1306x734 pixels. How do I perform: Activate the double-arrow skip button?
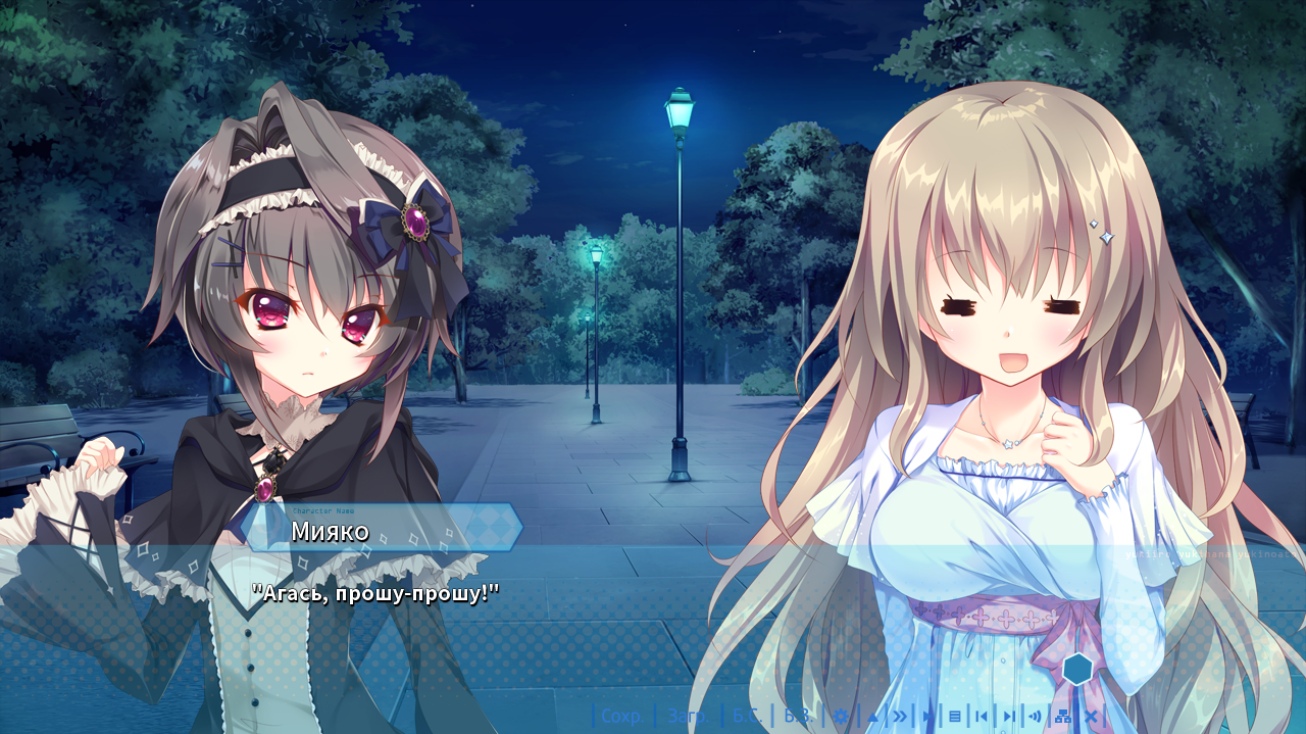[x=900, y=716]
